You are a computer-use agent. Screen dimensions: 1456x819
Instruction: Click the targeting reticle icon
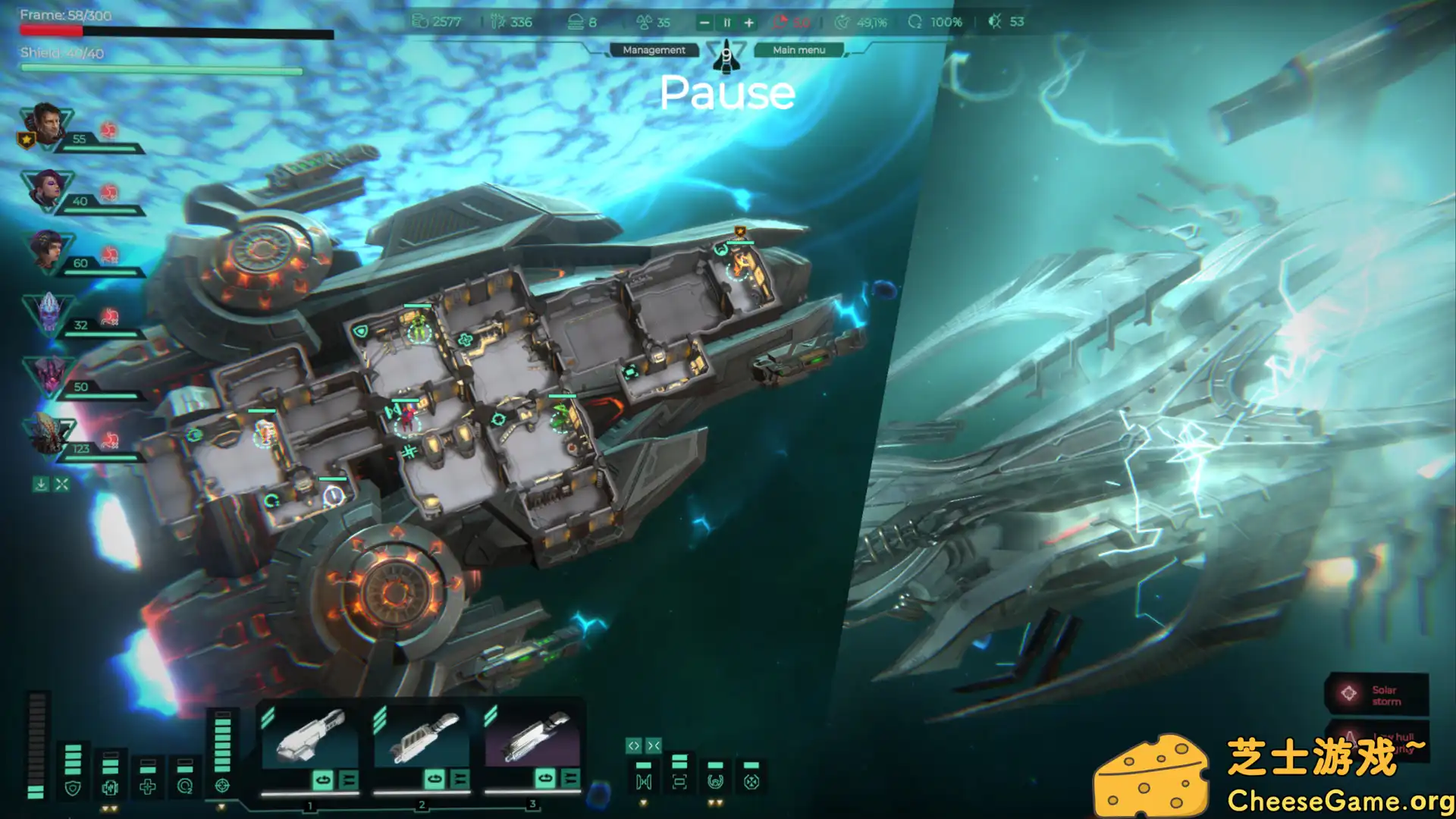[222, 787]
